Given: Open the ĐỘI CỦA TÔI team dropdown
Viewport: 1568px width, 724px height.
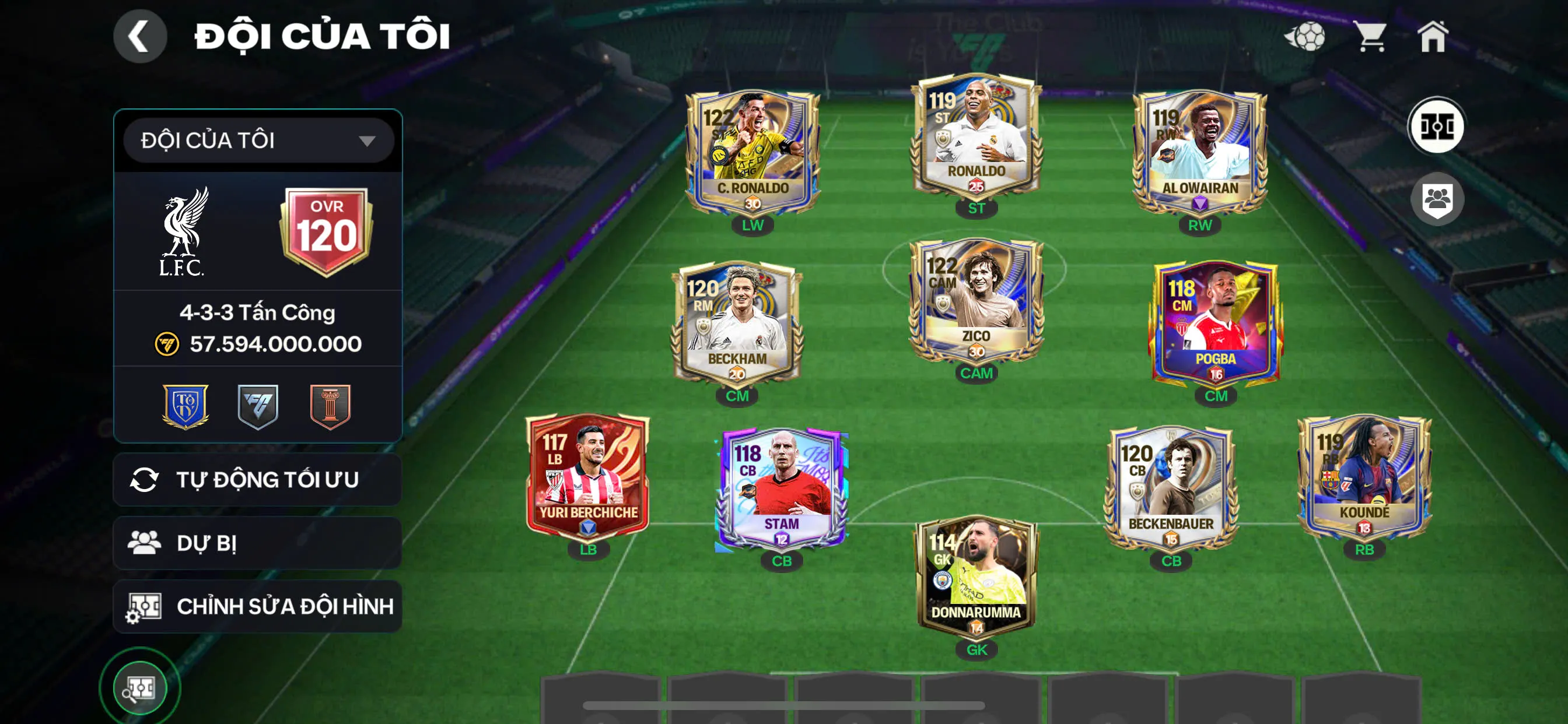Looking at the screenshot, I should point(258,140).
